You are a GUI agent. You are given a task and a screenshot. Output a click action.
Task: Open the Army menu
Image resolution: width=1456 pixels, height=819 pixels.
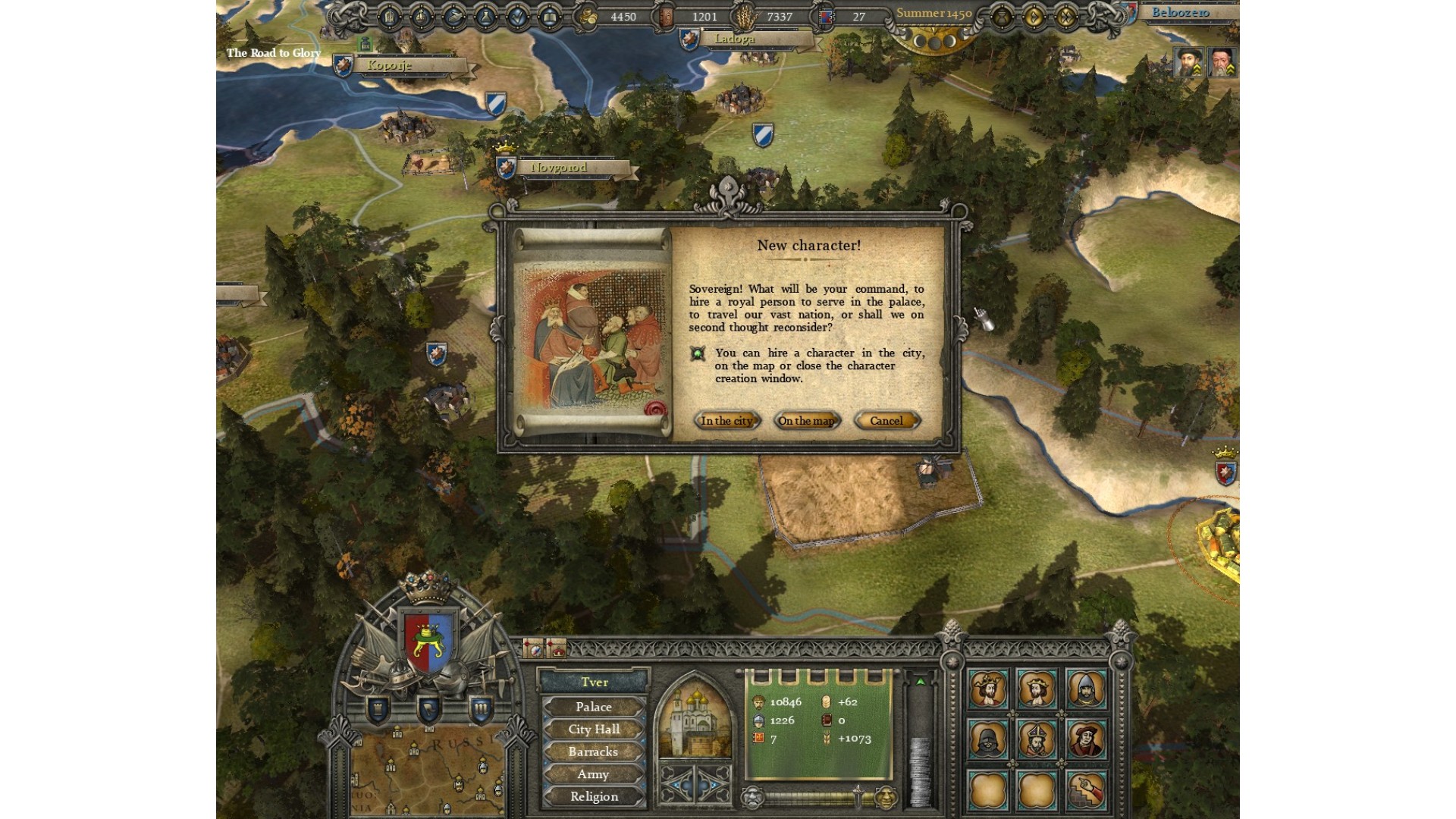pyautogui.click(x=593, y=774)
